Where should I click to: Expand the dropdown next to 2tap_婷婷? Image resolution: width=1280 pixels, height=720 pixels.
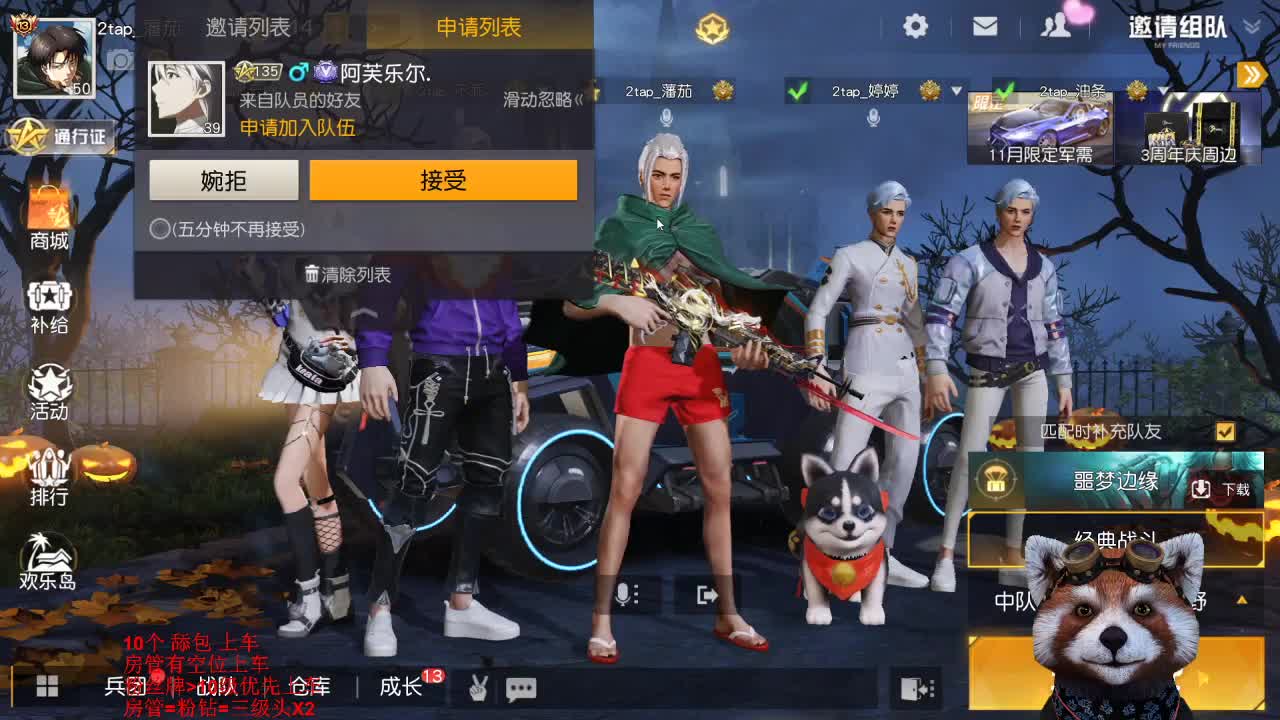click(x=955, y=90)
